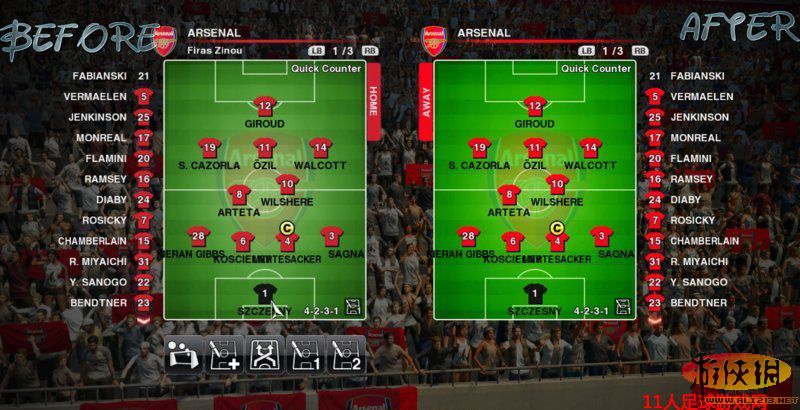
Task: Pick Özil's shirt on the Away pitch
Action: tap(535, 148)
